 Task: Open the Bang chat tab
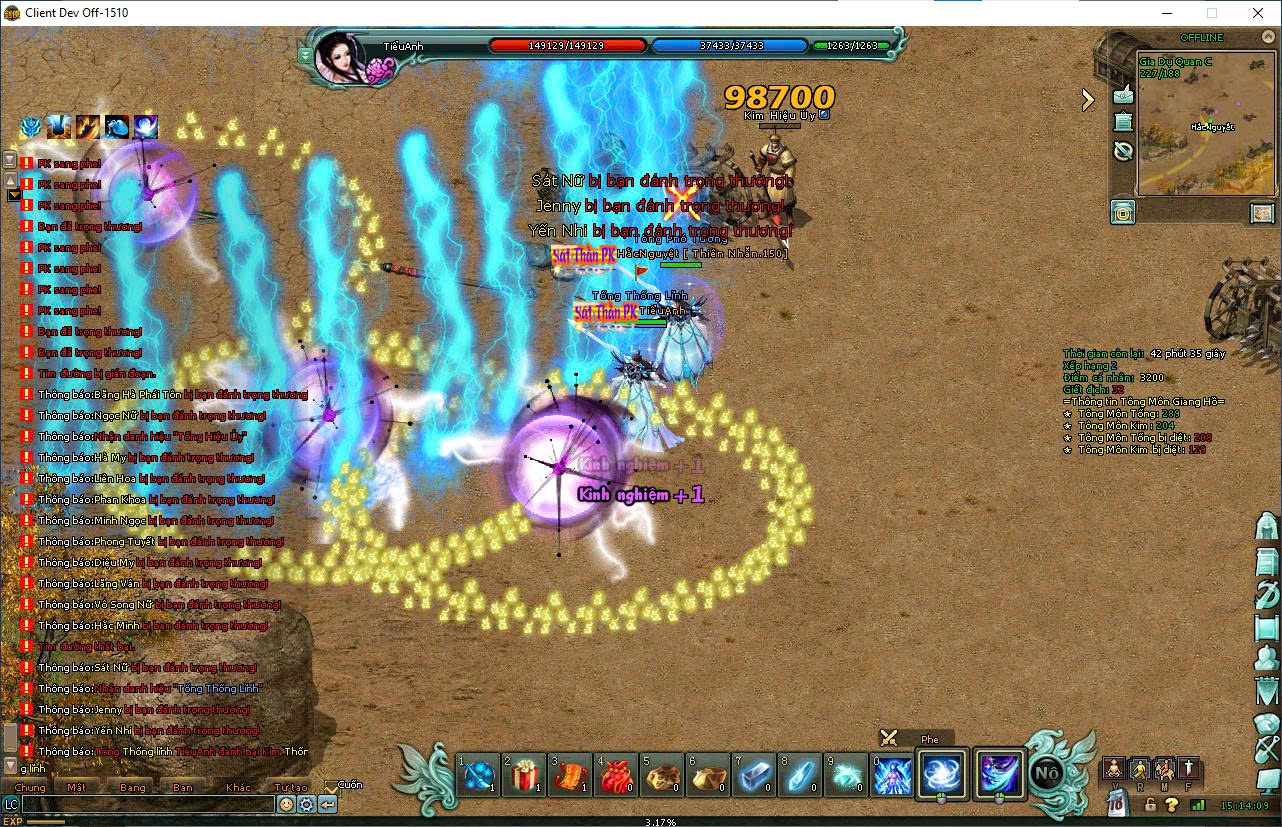tap(132, 787)
